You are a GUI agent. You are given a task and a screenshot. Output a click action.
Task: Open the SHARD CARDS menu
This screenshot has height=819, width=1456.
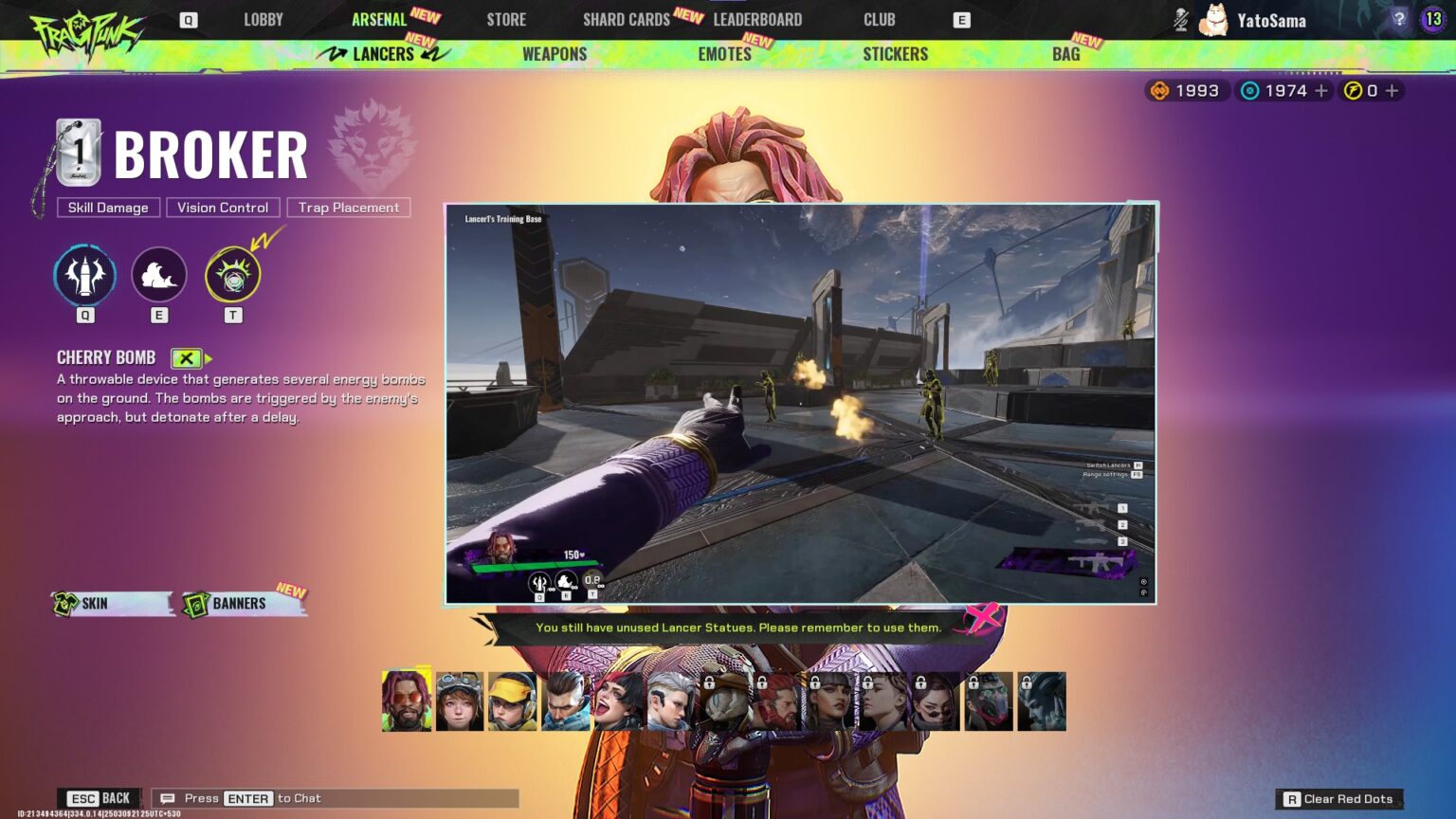coord(625,18)
